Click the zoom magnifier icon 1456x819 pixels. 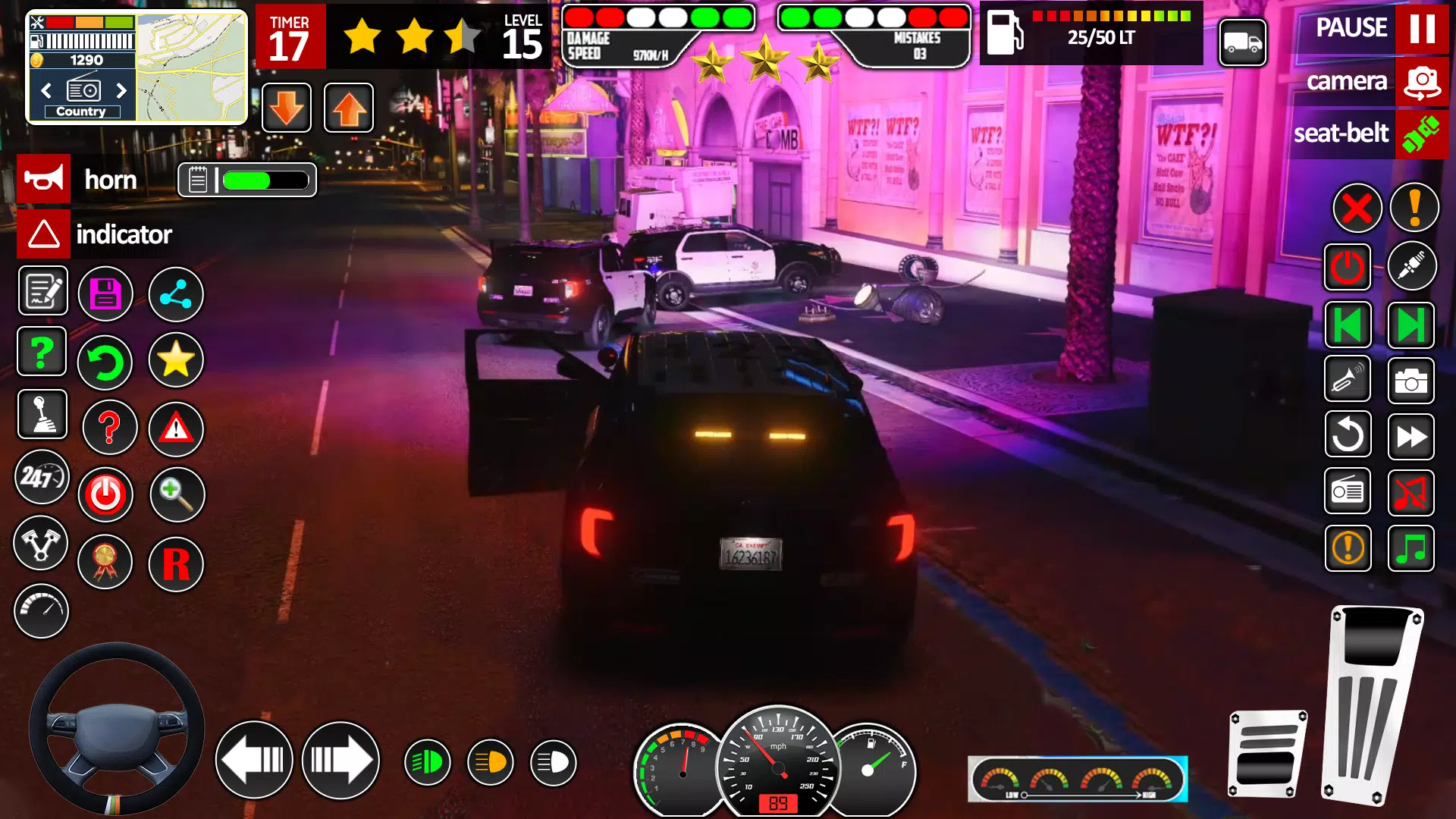(177, 494)
